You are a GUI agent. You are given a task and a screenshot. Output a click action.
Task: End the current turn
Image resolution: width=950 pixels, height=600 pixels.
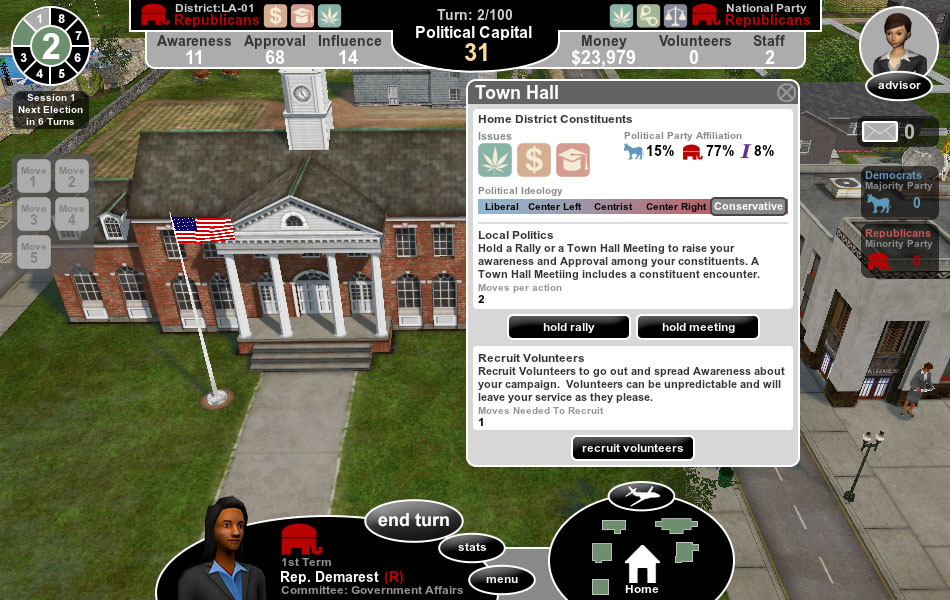413,520
